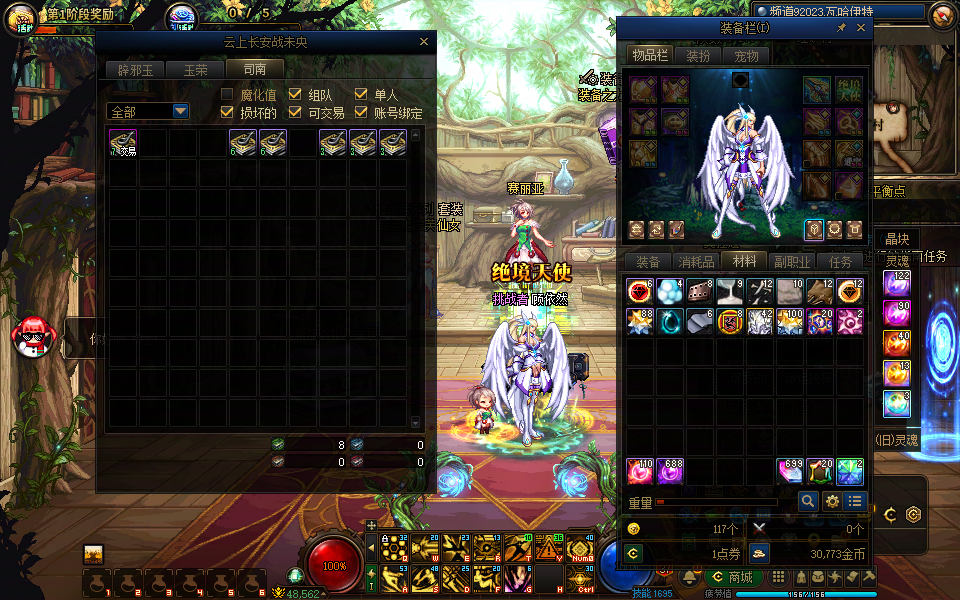Show the 消耗品 inventory tab

[x=696, y=262]
